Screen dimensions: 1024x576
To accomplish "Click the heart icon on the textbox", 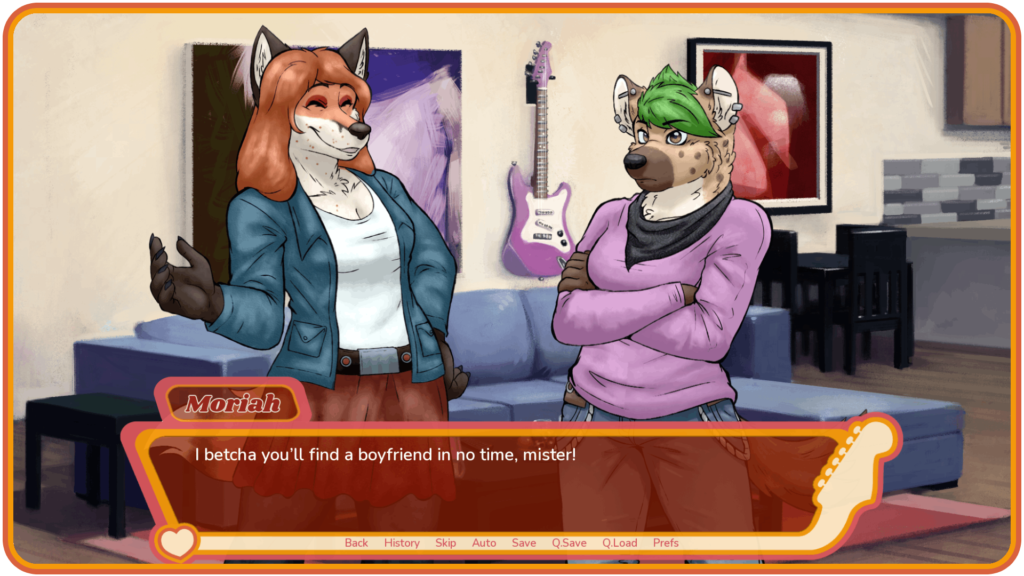I will 177,543.
